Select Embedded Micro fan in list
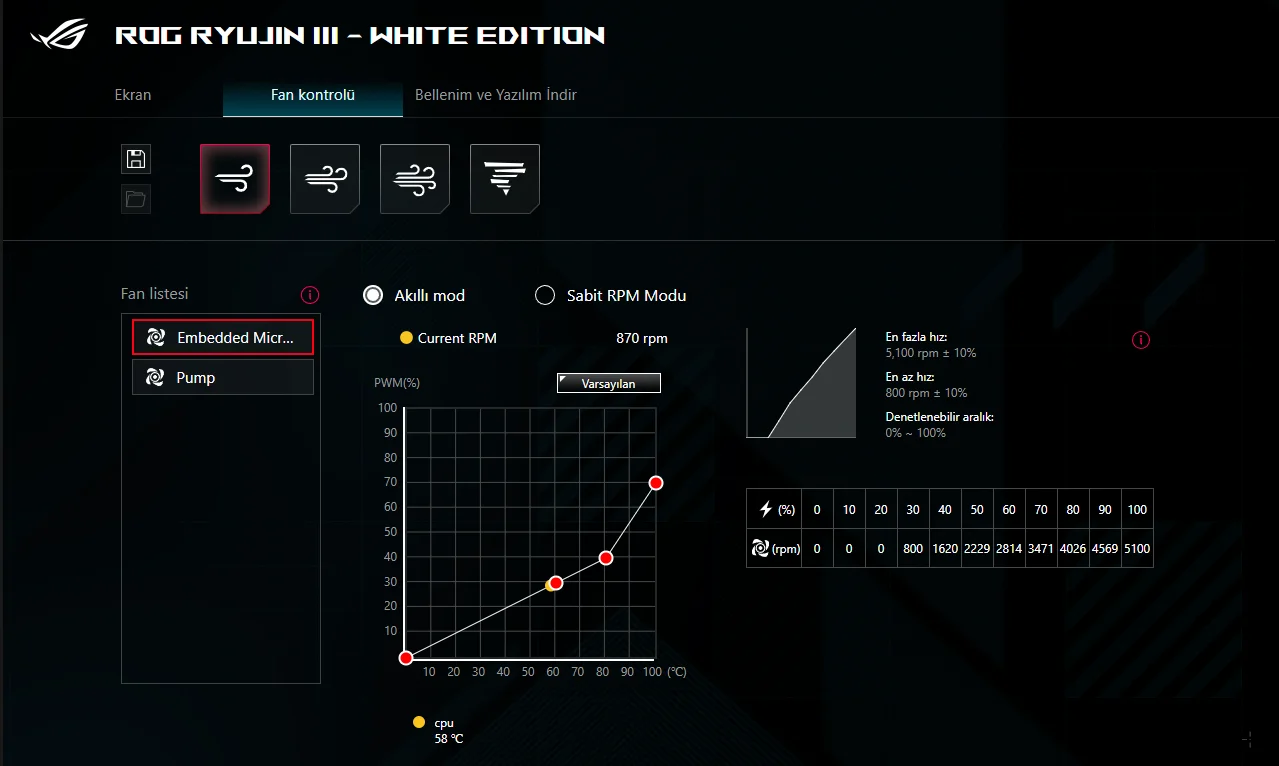The height and width of the screenshot is (766, 1279). pyautogui.click(x=223, y=338)
